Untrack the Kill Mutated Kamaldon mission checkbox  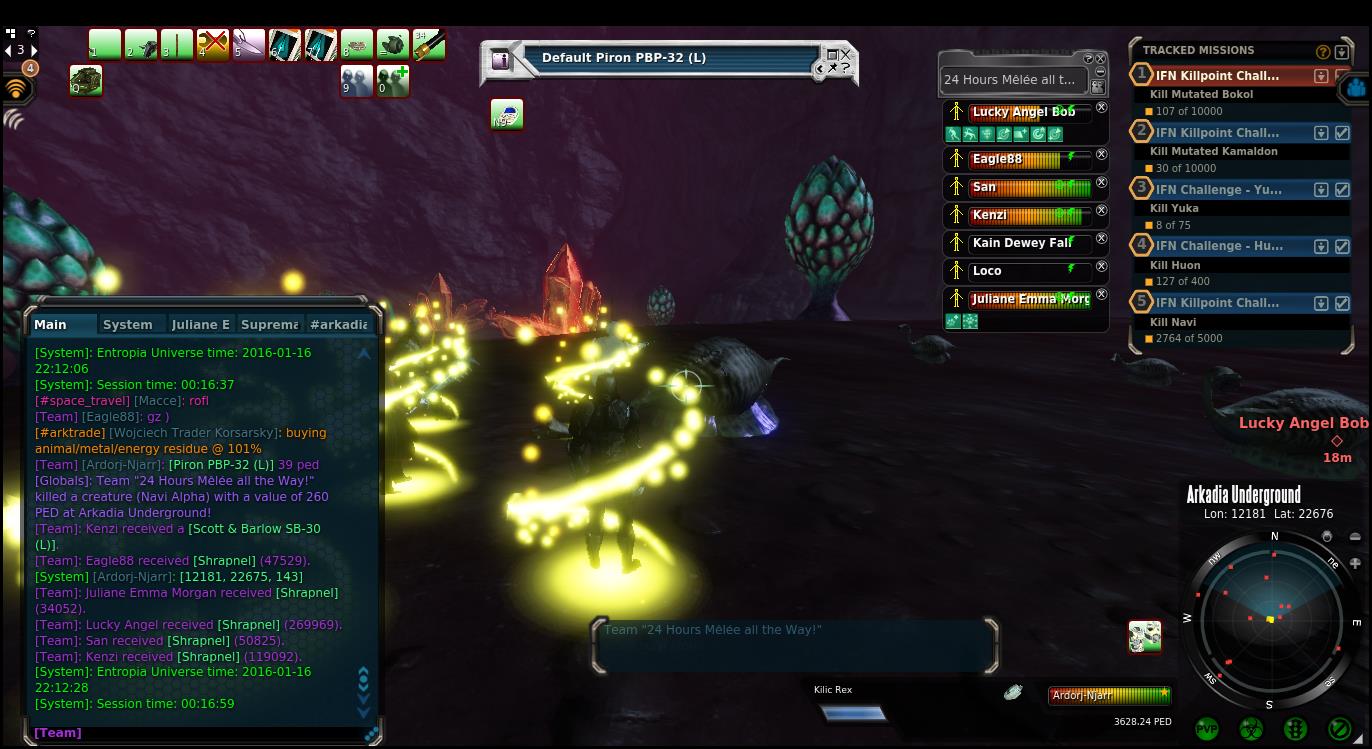coord(1342,133)
